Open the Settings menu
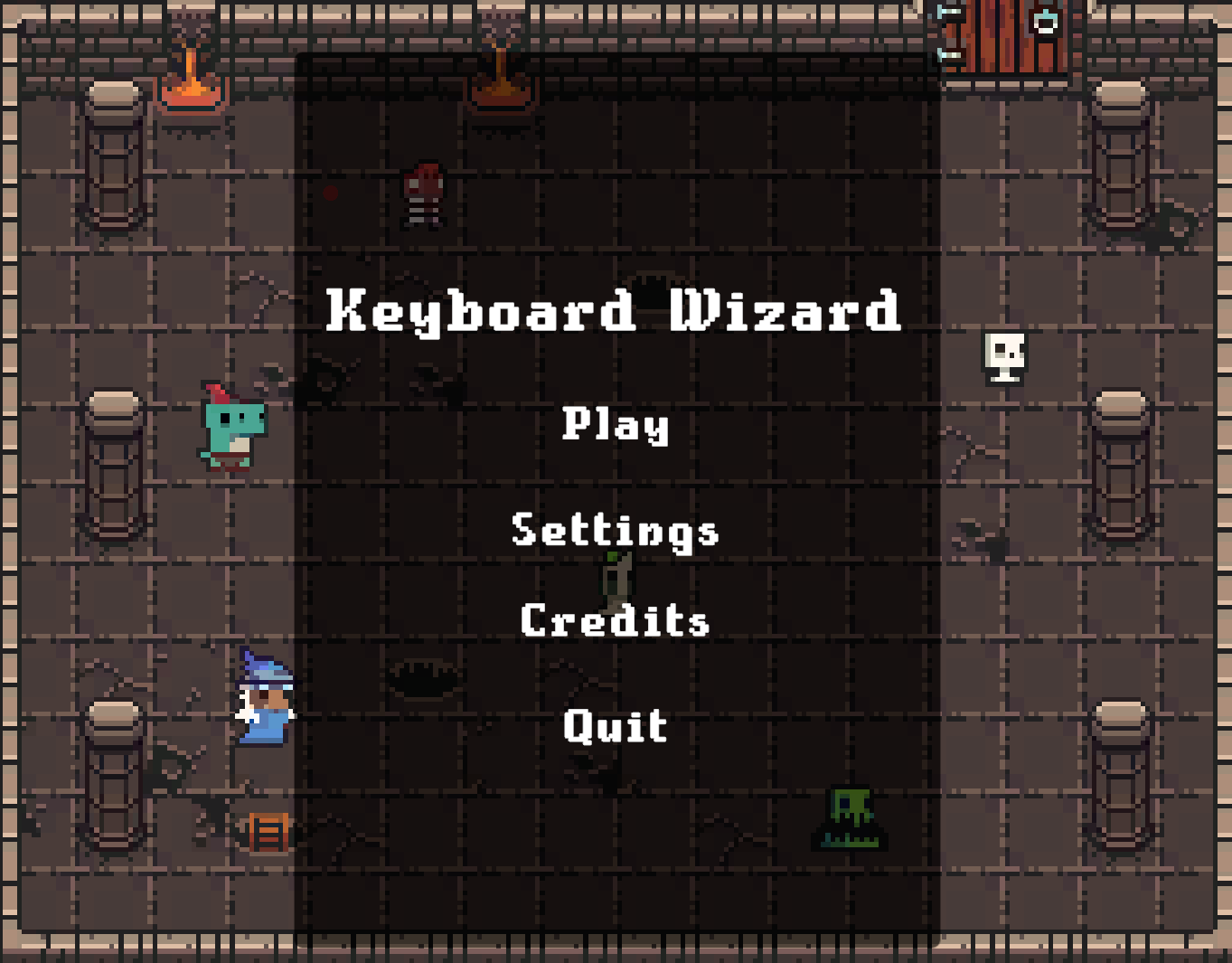 [x=616, y=532]
